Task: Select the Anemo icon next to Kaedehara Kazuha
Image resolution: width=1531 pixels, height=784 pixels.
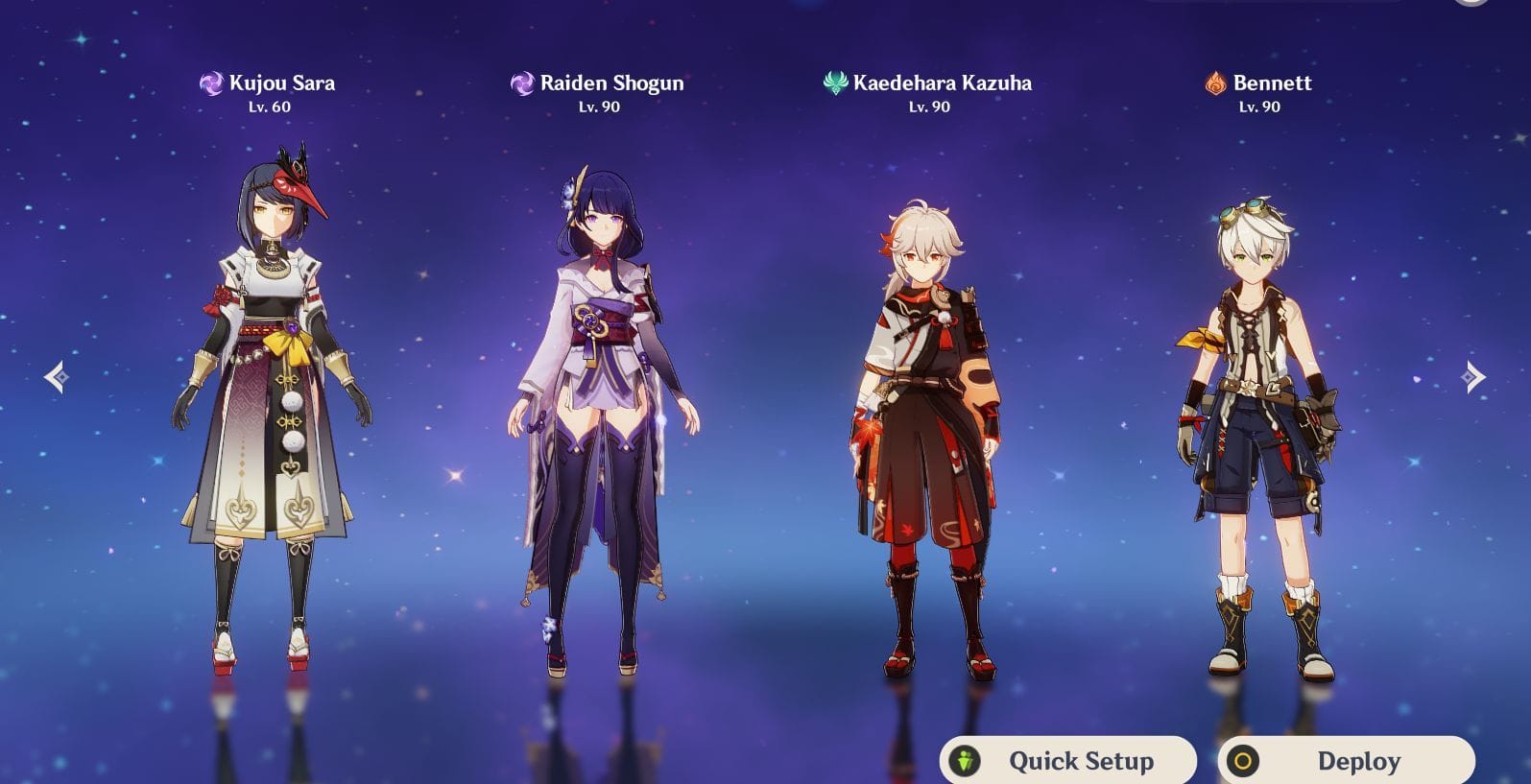Action: point(834,83)
